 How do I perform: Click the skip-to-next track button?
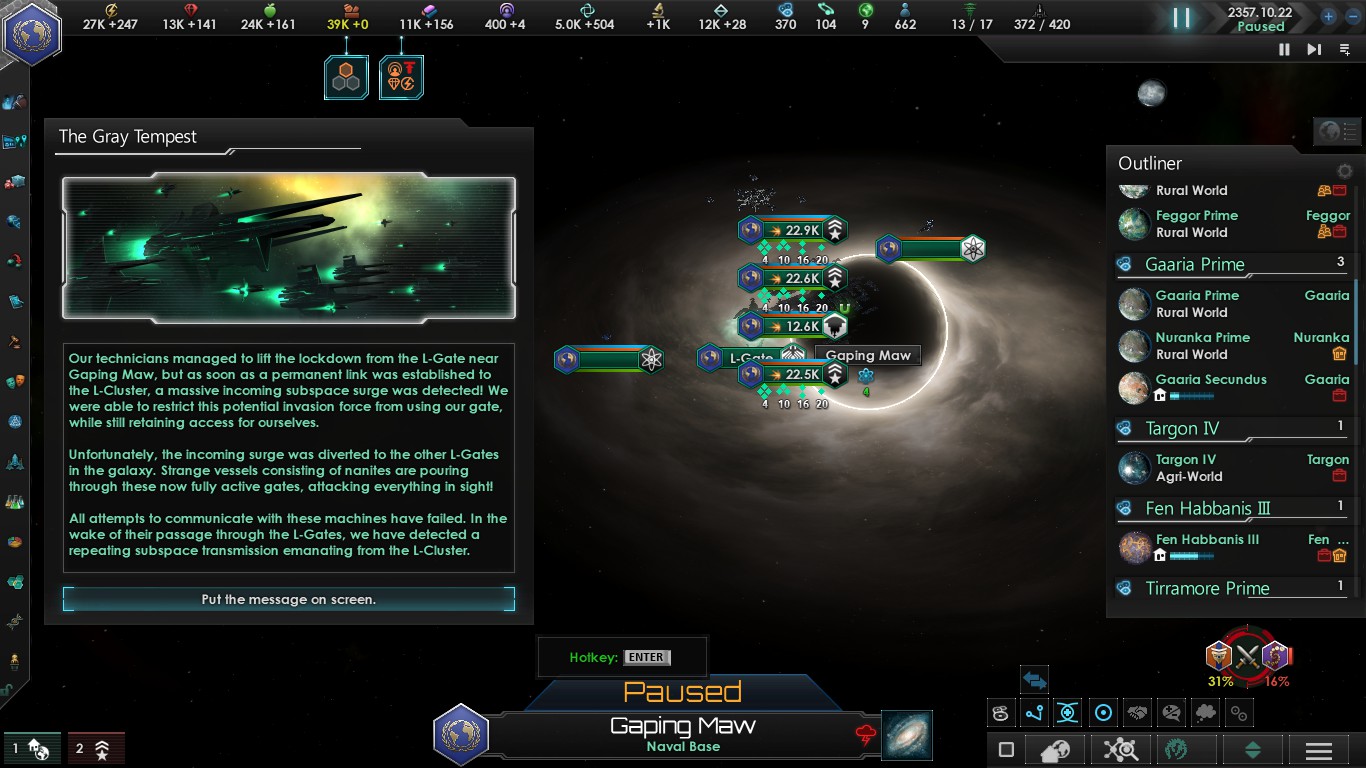coord(1314,49)
